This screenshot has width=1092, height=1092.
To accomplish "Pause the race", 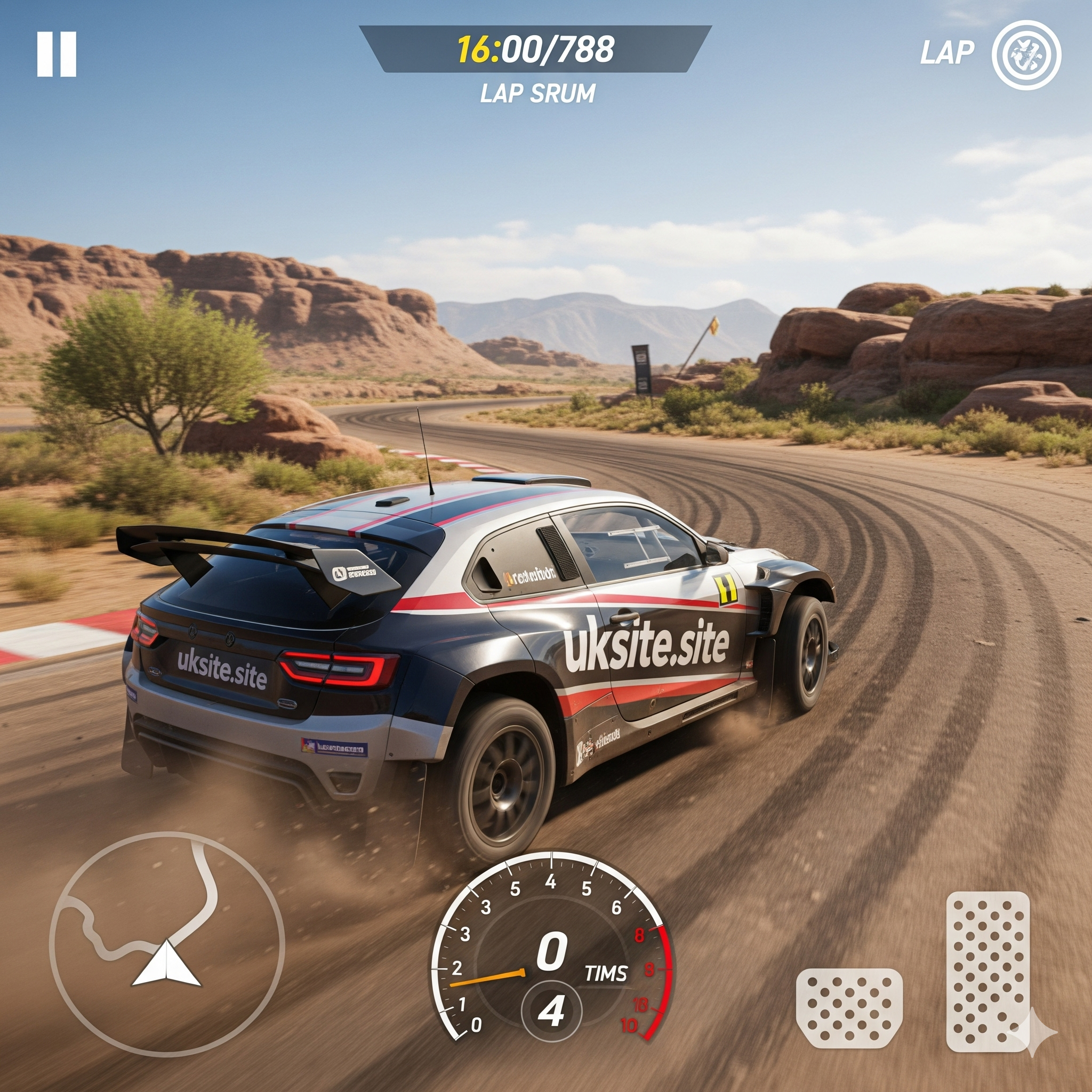I will [57, 54].
